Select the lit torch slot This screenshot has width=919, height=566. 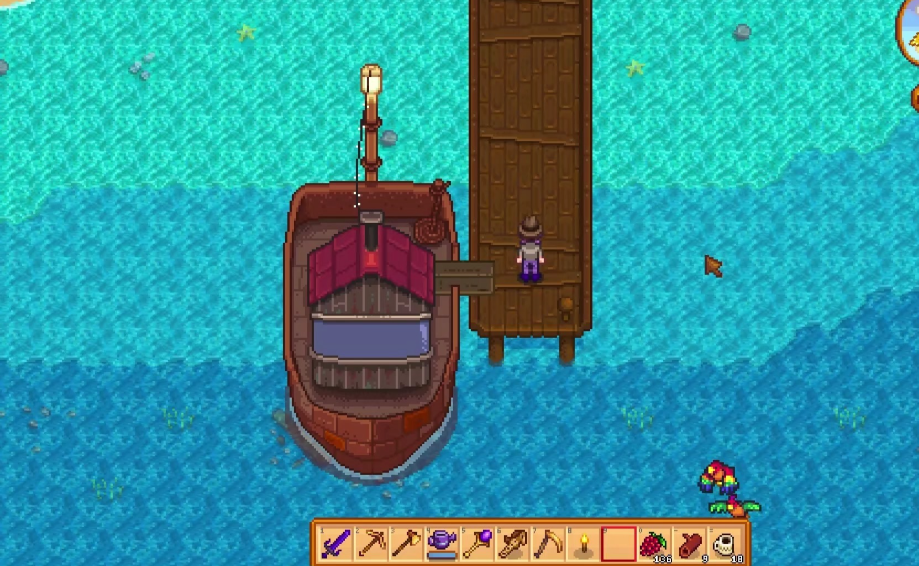582,544
